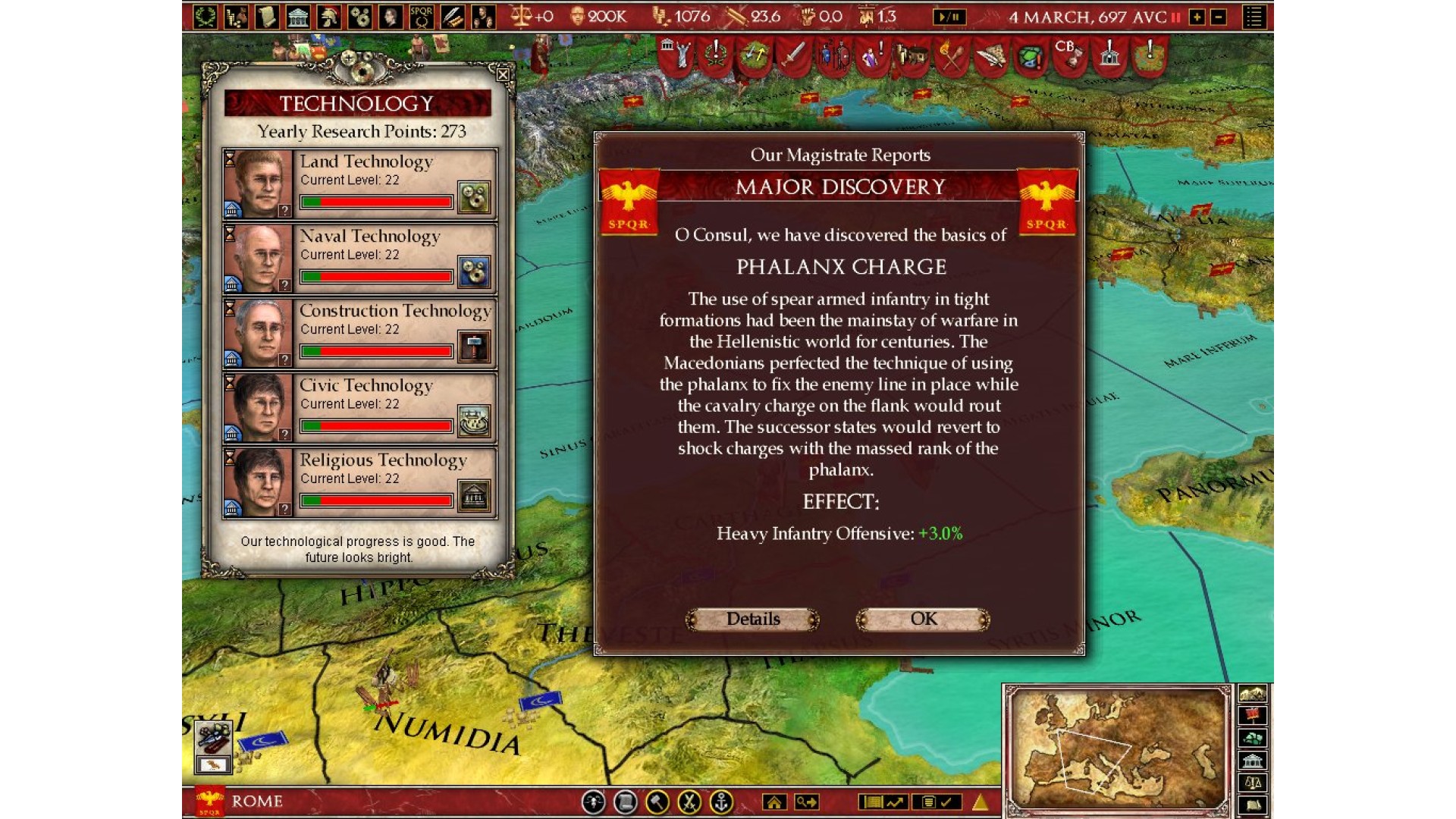Toggle the play/pause game speed button
The width and height of the screenshot is (1456, 819).
point(949,17)
